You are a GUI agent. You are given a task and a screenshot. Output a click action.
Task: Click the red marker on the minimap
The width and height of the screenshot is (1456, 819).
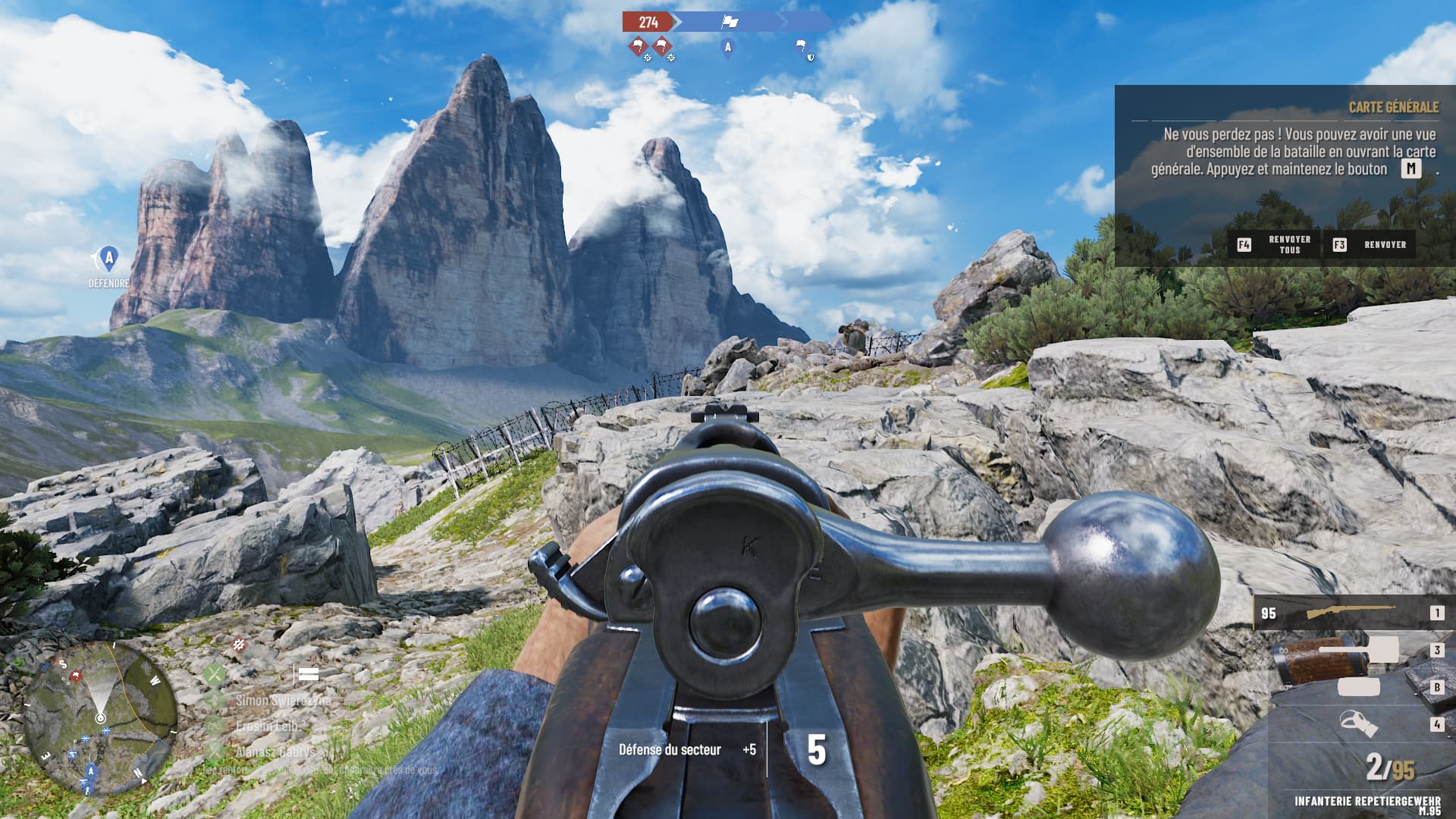pos(75,676)
